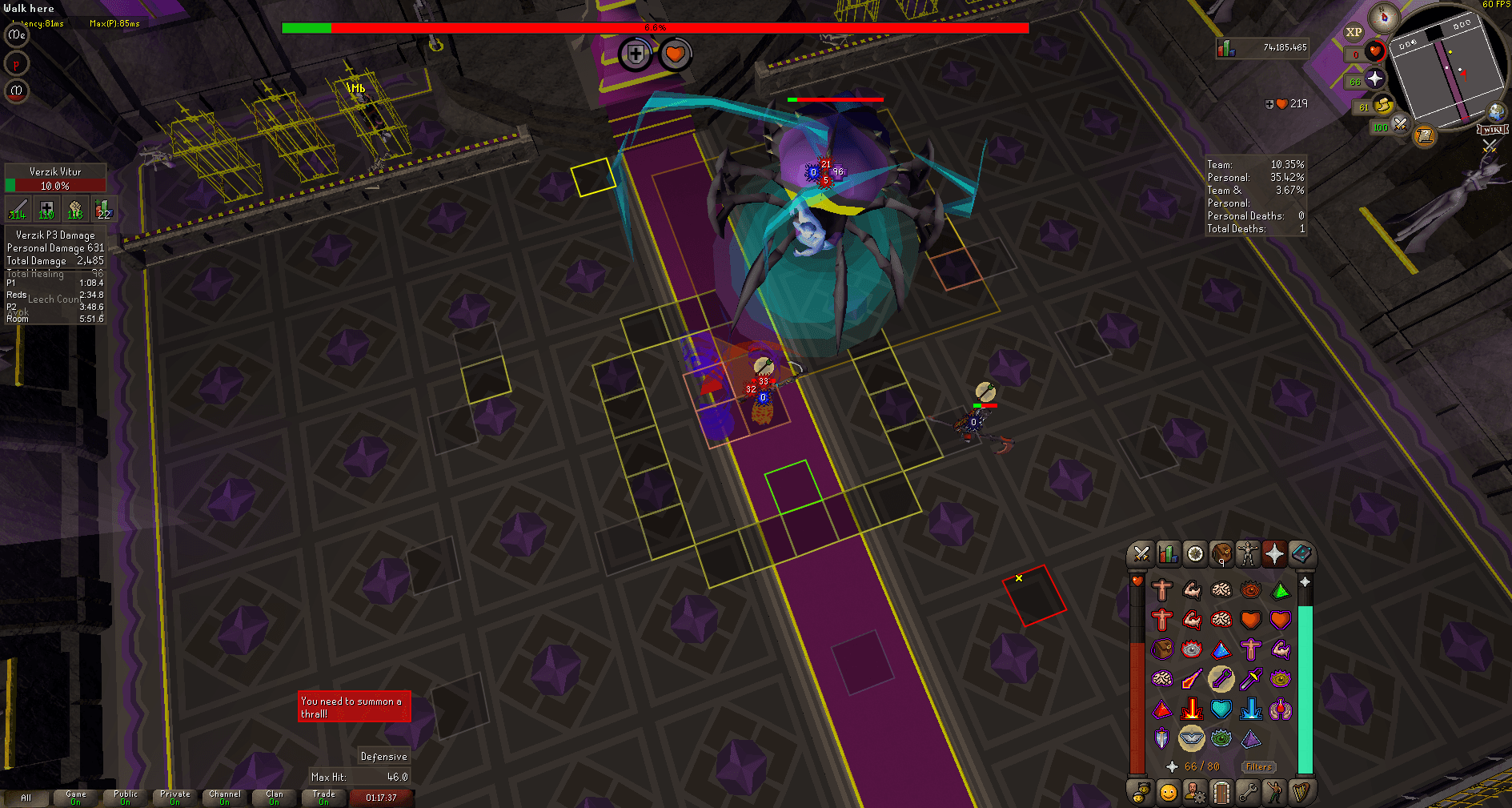Activate the Smite prayer
Image resolution: width=1512 pixels, height=808 pixels.
[1251, 709]
